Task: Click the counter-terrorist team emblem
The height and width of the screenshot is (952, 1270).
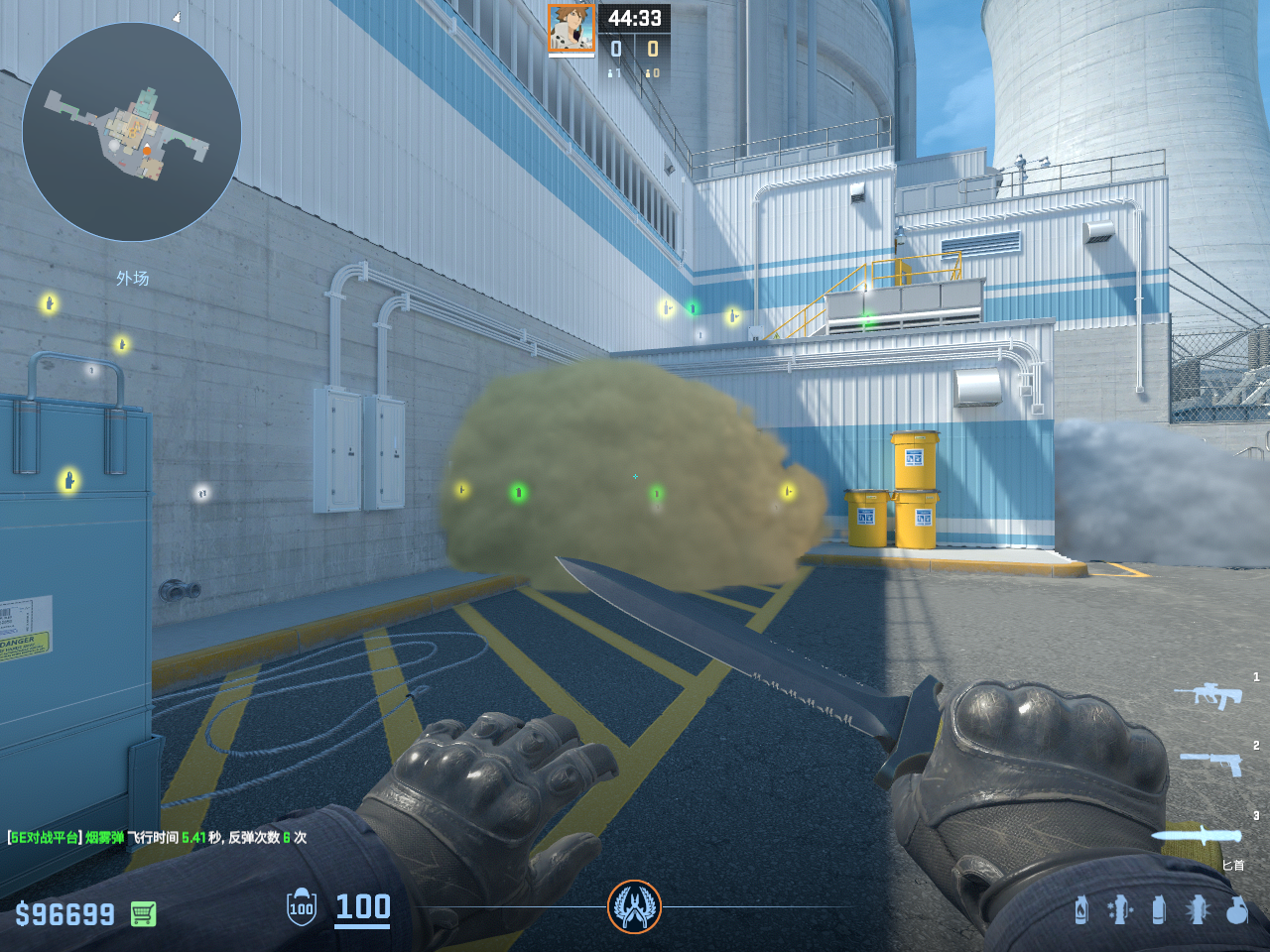Action: (x=634, y=906)
